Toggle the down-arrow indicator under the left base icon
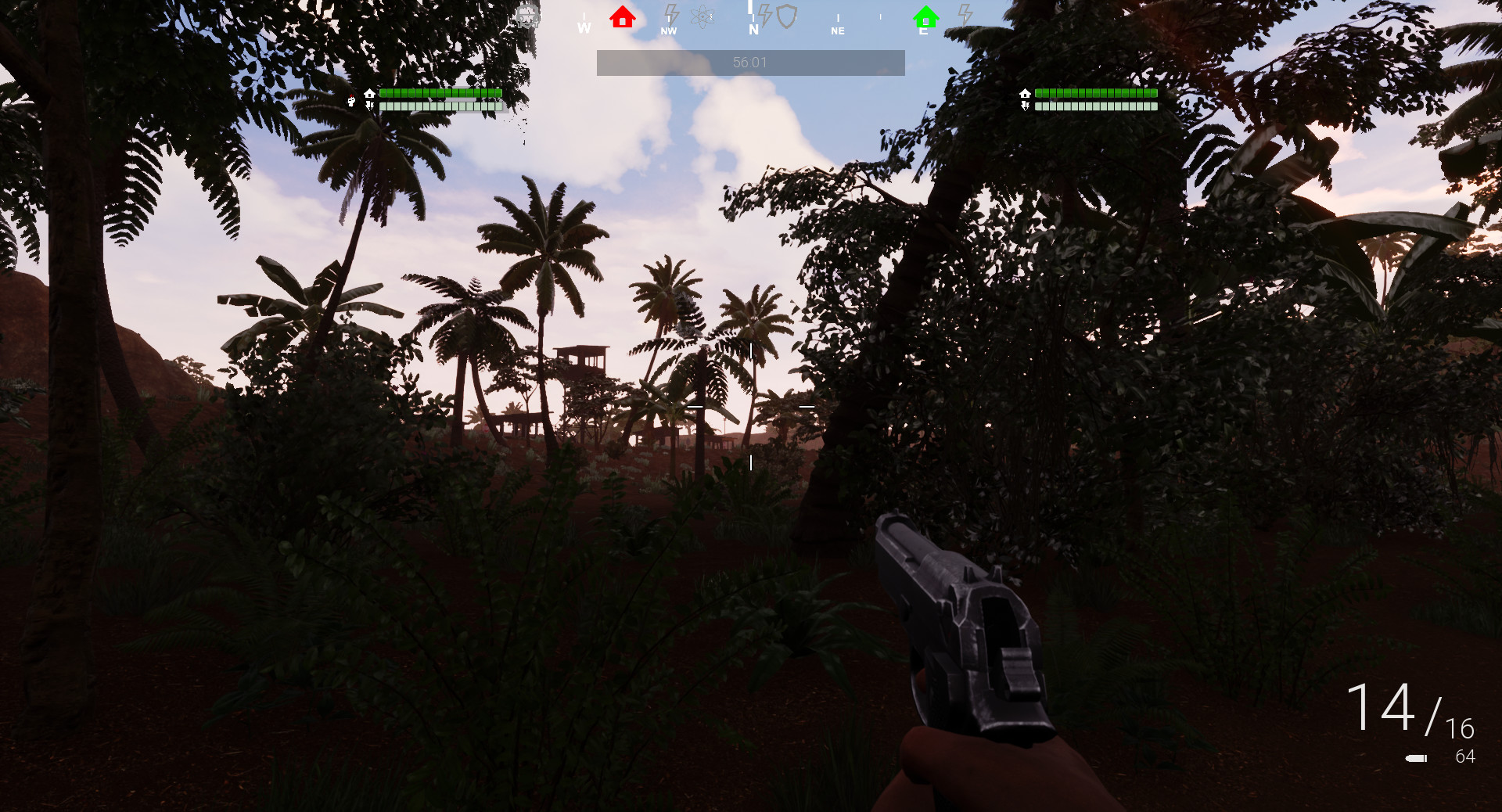This screenshot has height=812, width=1502. [369, 106]
